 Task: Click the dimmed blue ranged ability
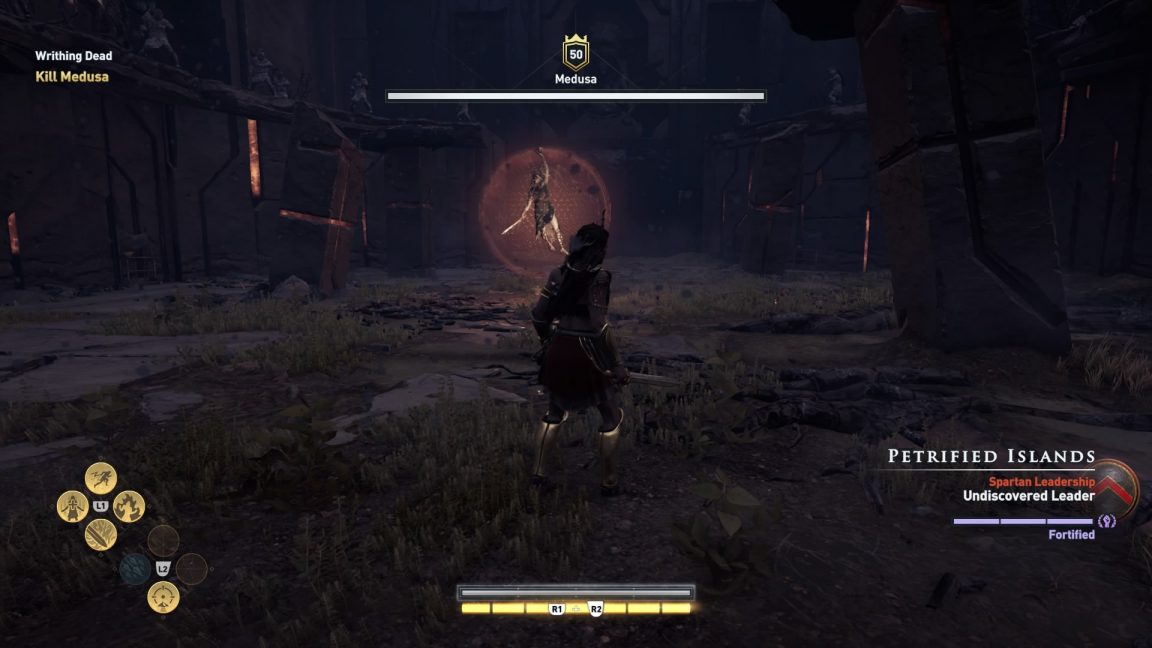[x=135, y=569]
